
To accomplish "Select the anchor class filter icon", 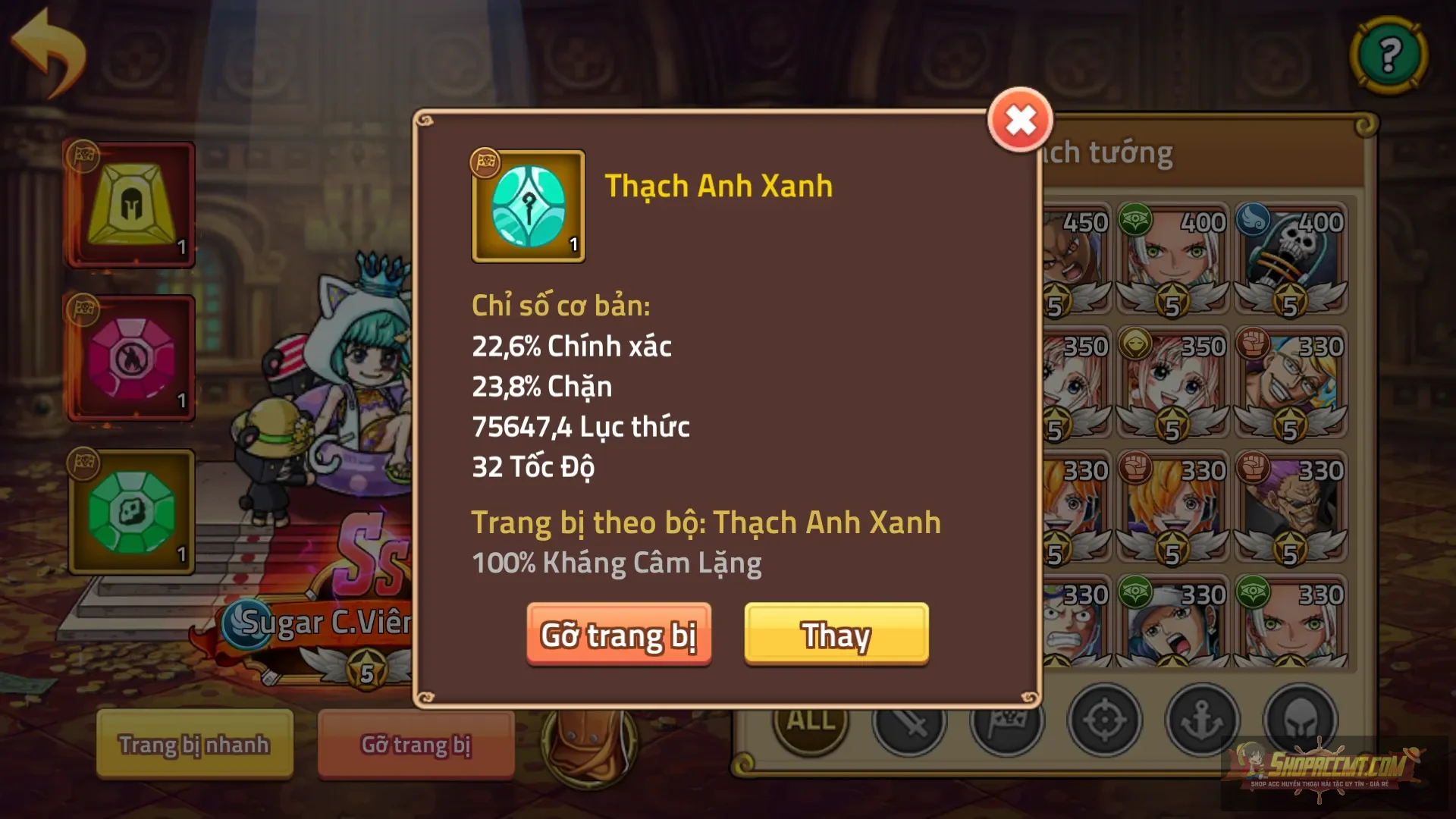I will (x=1204, y=721).
